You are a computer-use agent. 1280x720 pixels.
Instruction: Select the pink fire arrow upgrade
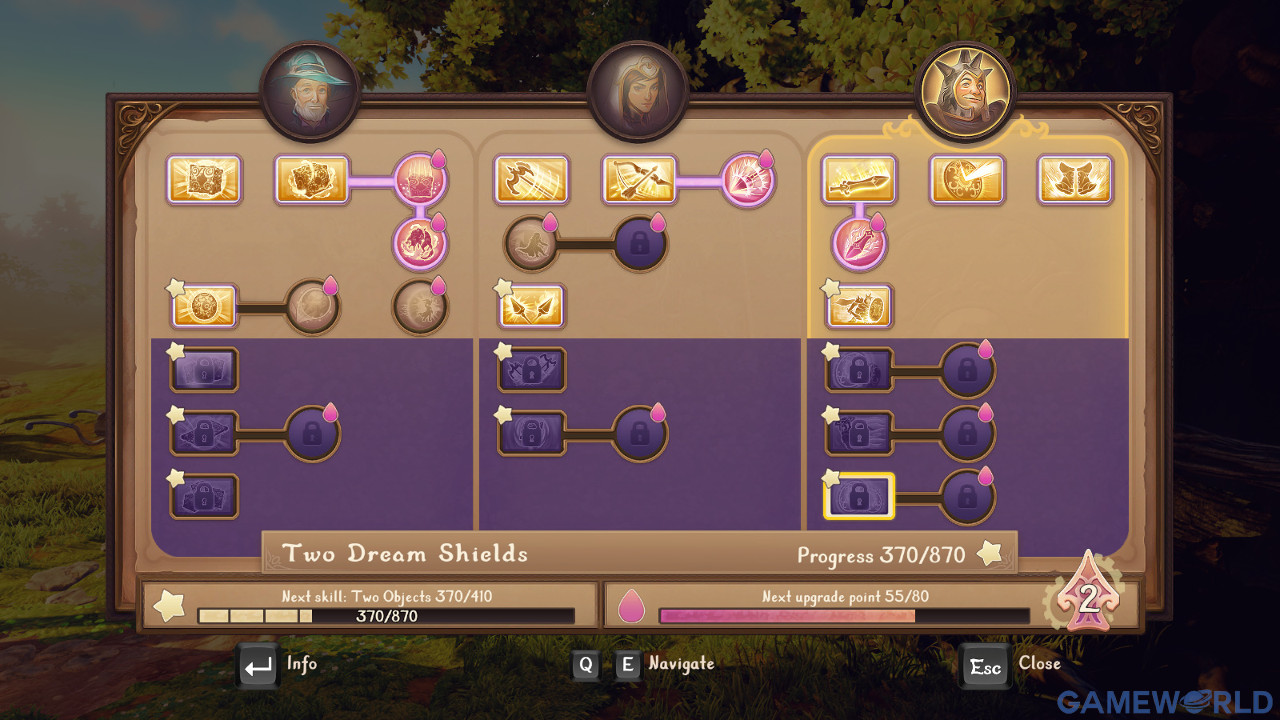(747, 180)
